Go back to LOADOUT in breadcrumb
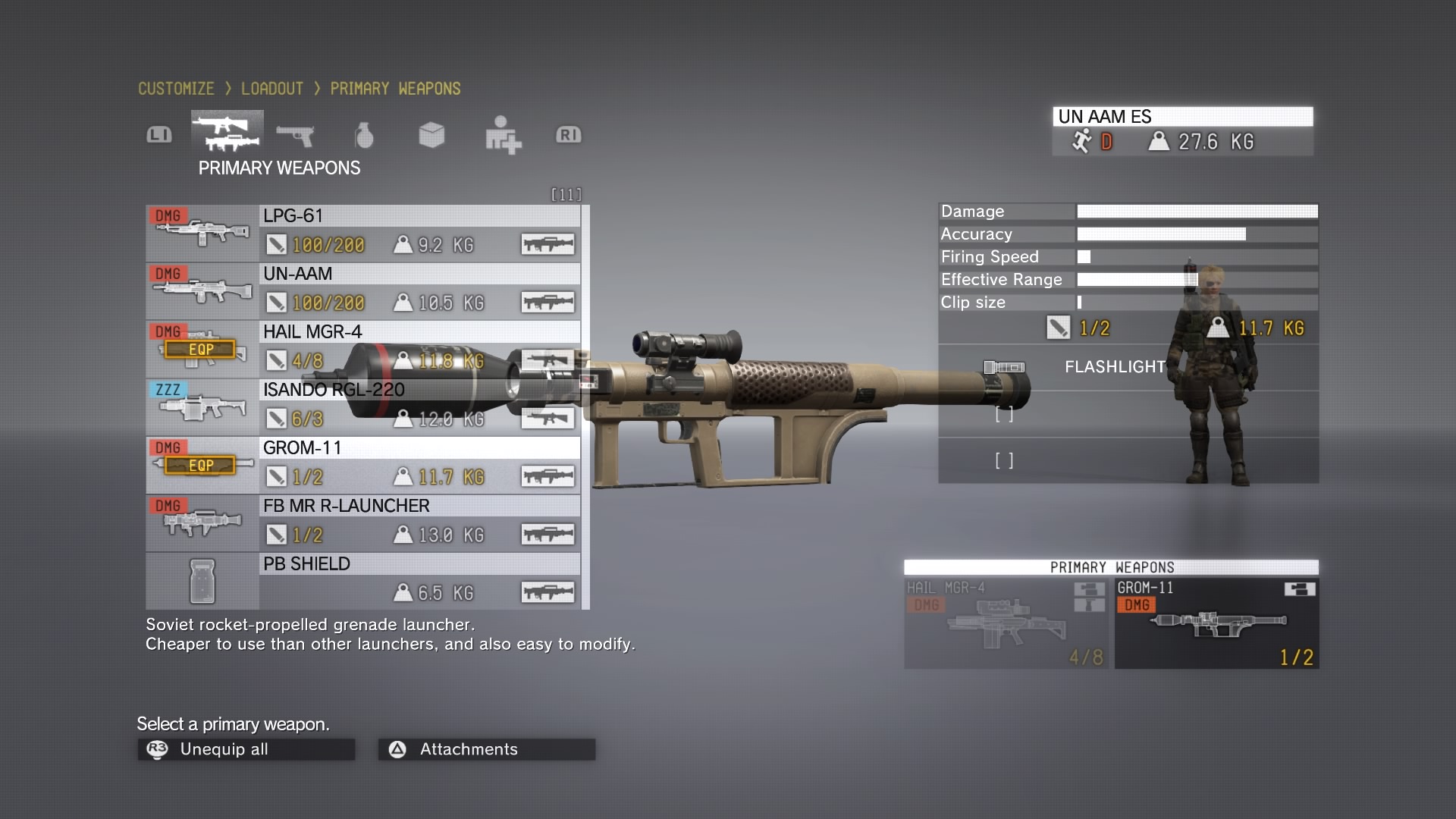Viewport: 1456px width, 819px height. (x=271, y=89)
